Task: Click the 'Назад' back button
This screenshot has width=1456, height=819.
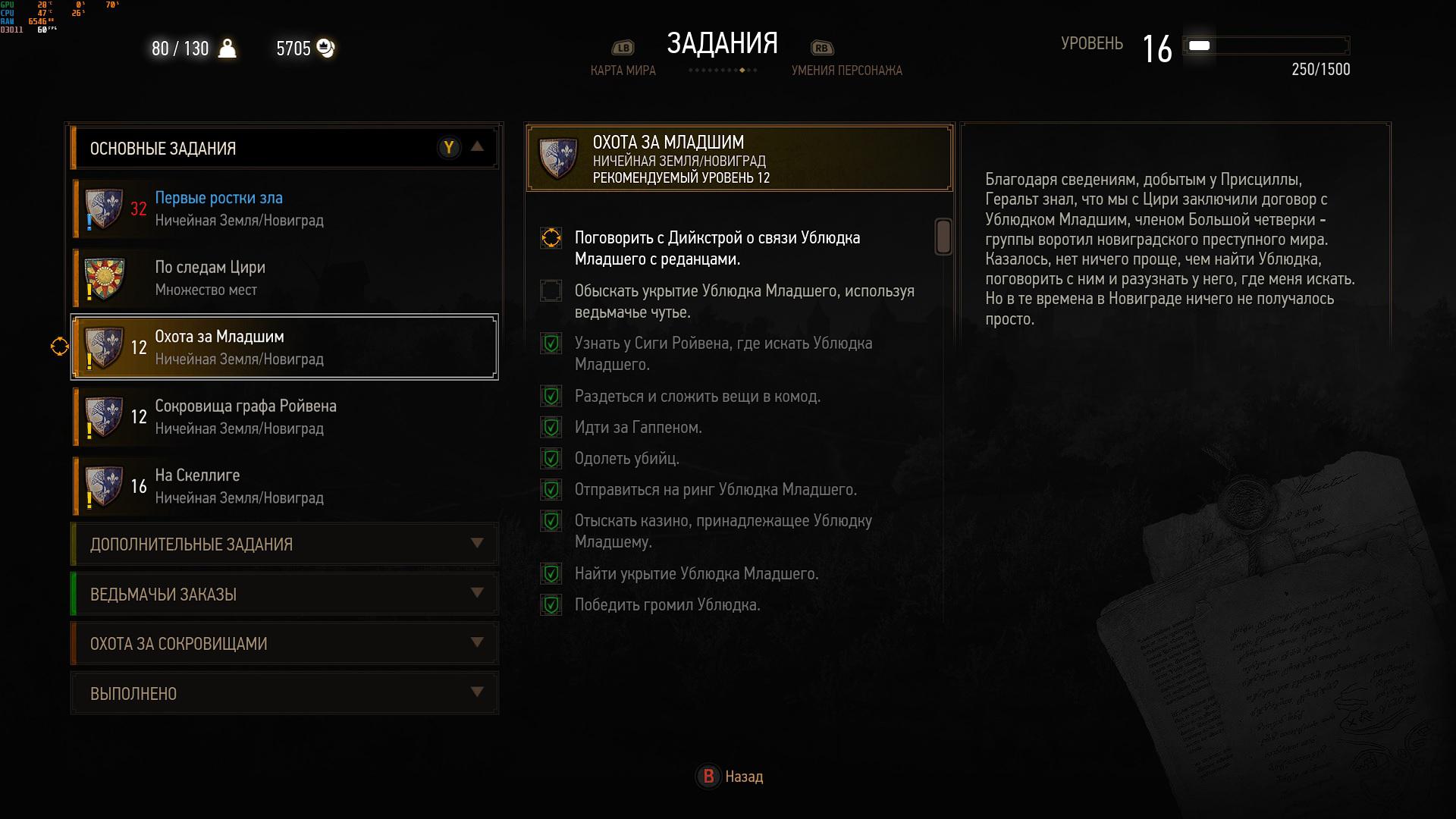Action: (730, 776)
